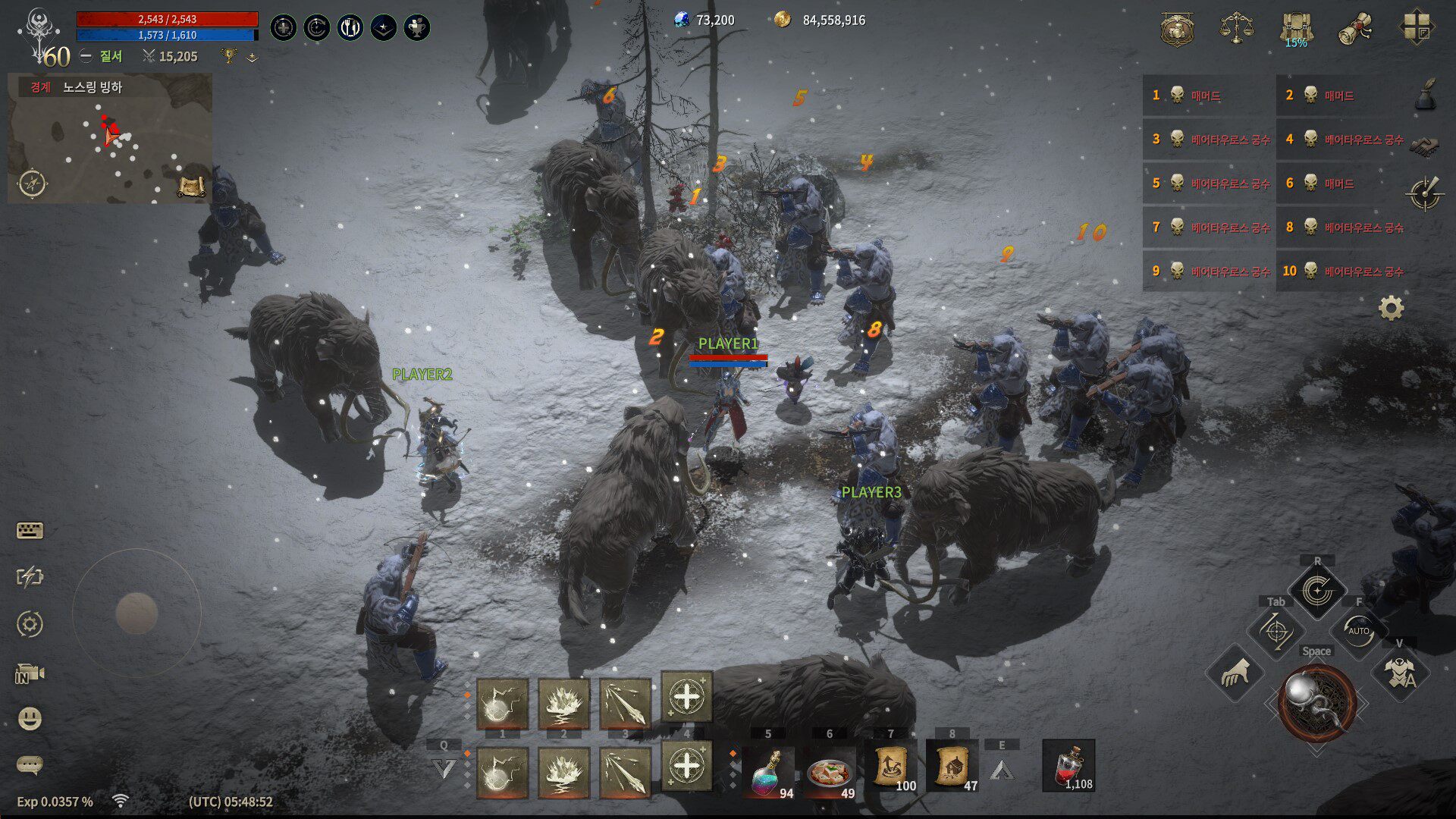The width and height of the screenshot is (1456, 819).
Task: Use the red health potion 1,108
Action: tap(1068, 766)
